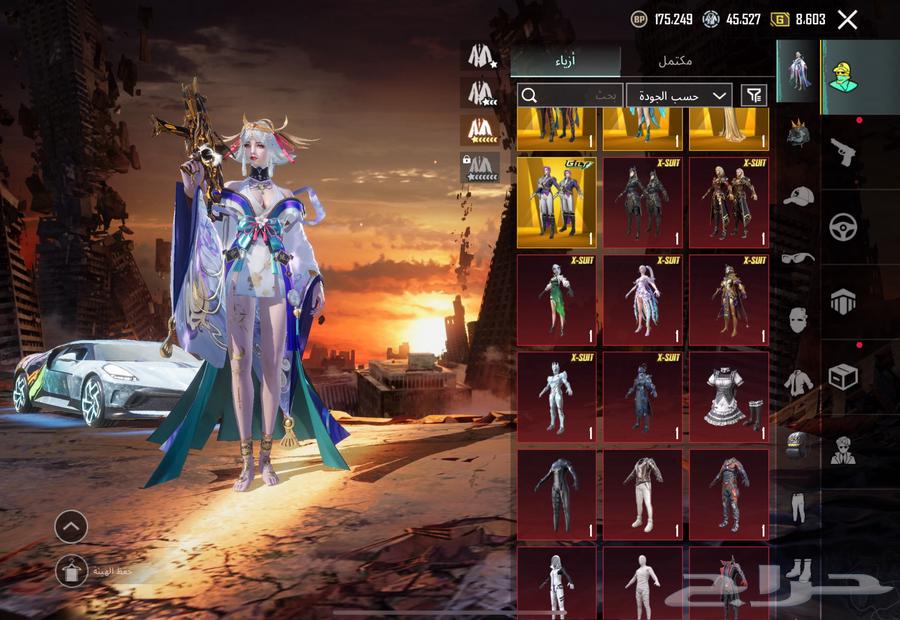
Task: Select the purple-haired GILT duo outfit
Action: [x=557, y=203]
